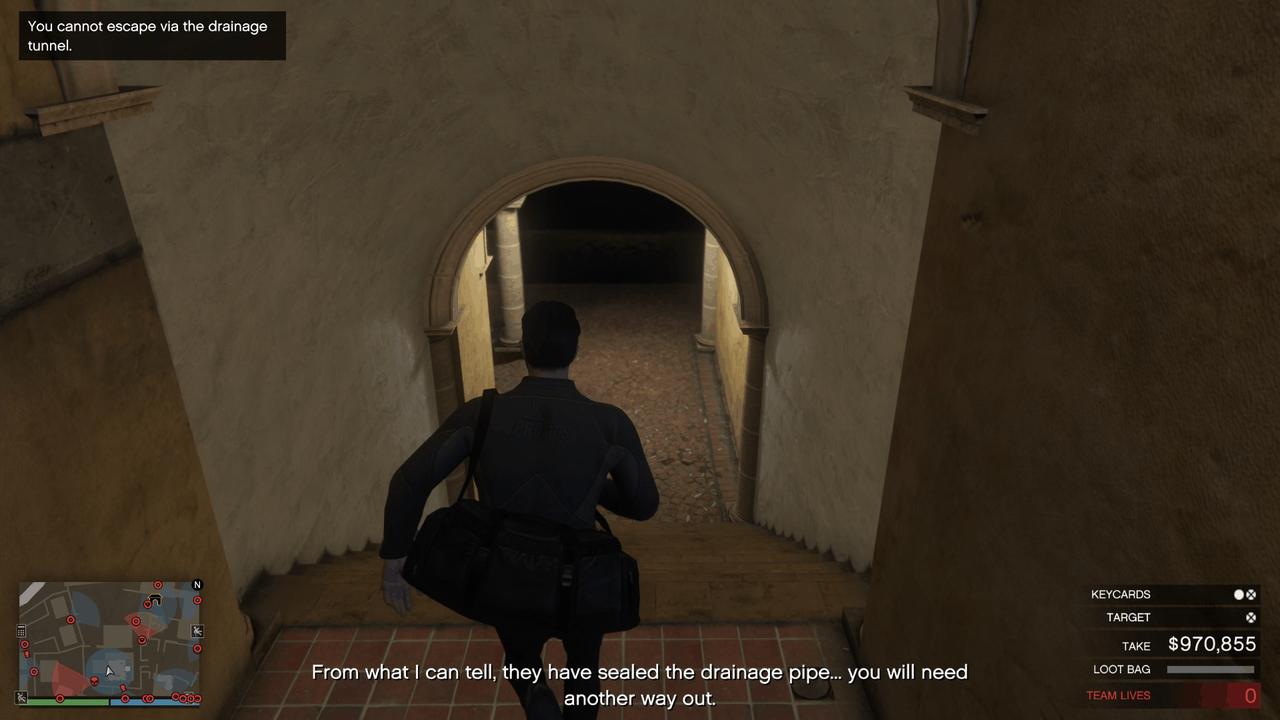Select the red enemy blip nearest the player arrow

point(122,687)
